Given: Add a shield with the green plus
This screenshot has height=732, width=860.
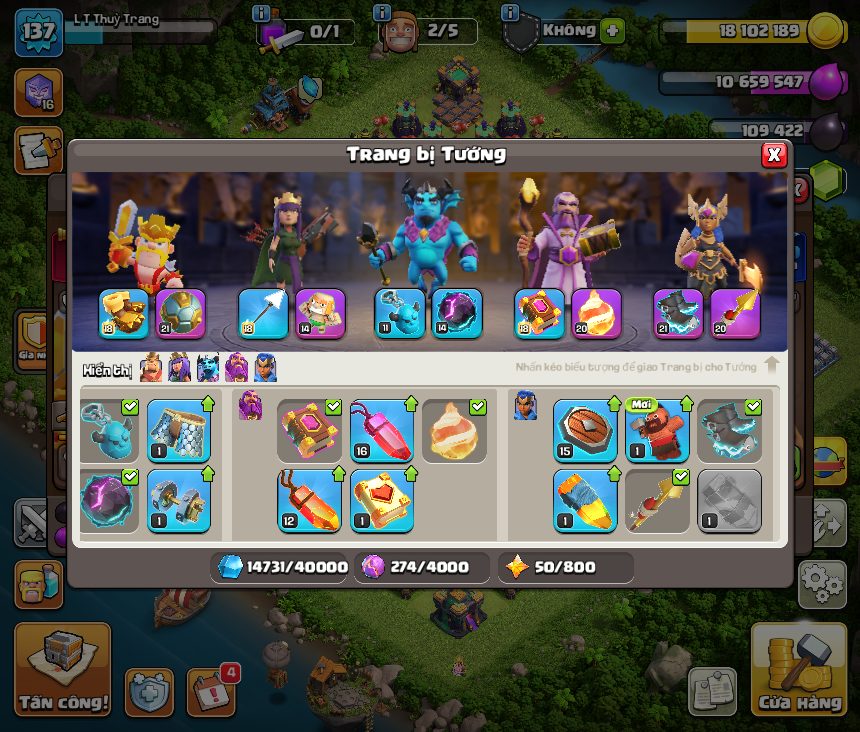Looking at the screenshot, I should click(x=612, y=30).
